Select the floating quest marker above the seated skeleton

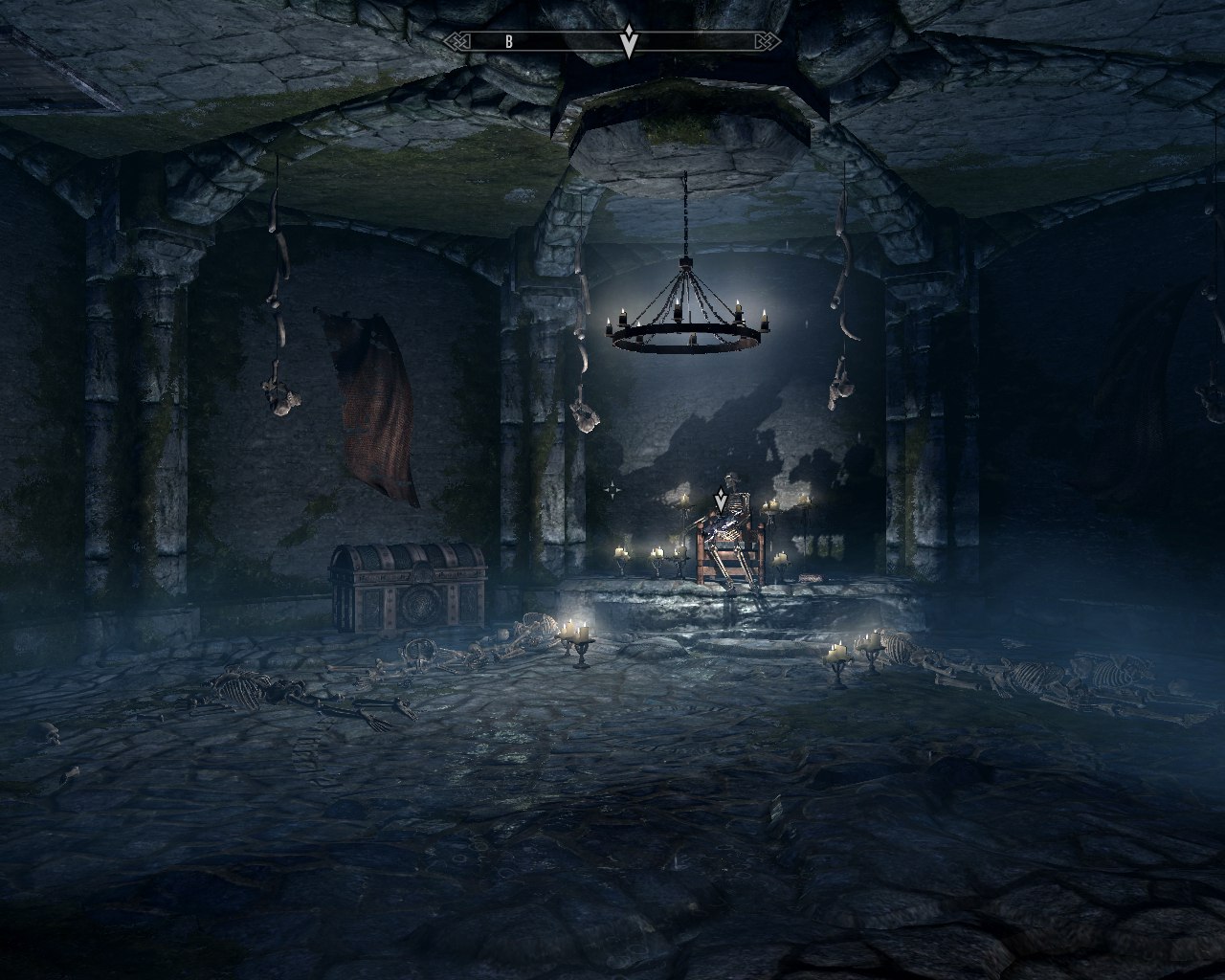point(721,501)
